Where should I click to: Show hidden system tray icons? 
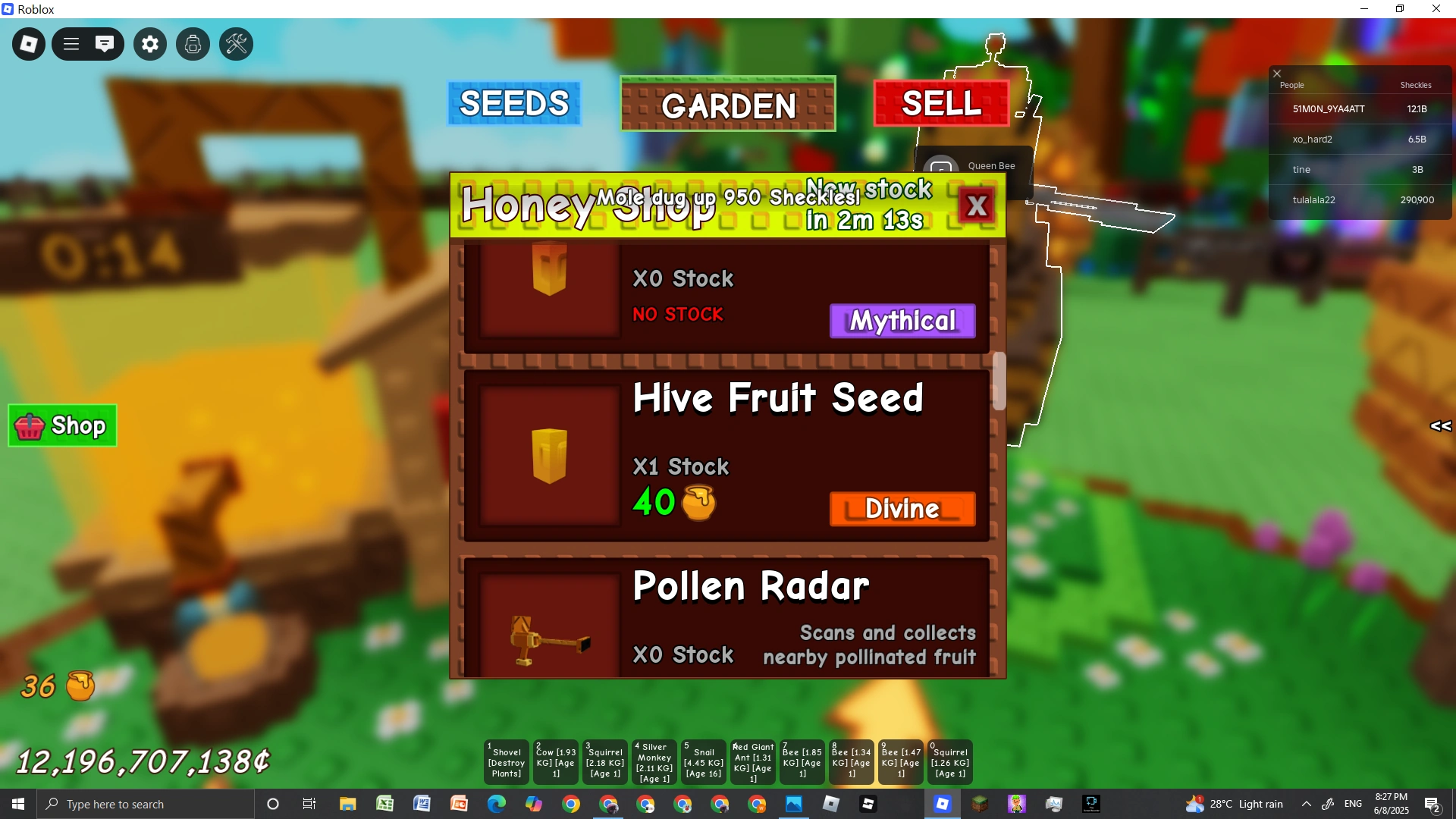coord(1307,803)
